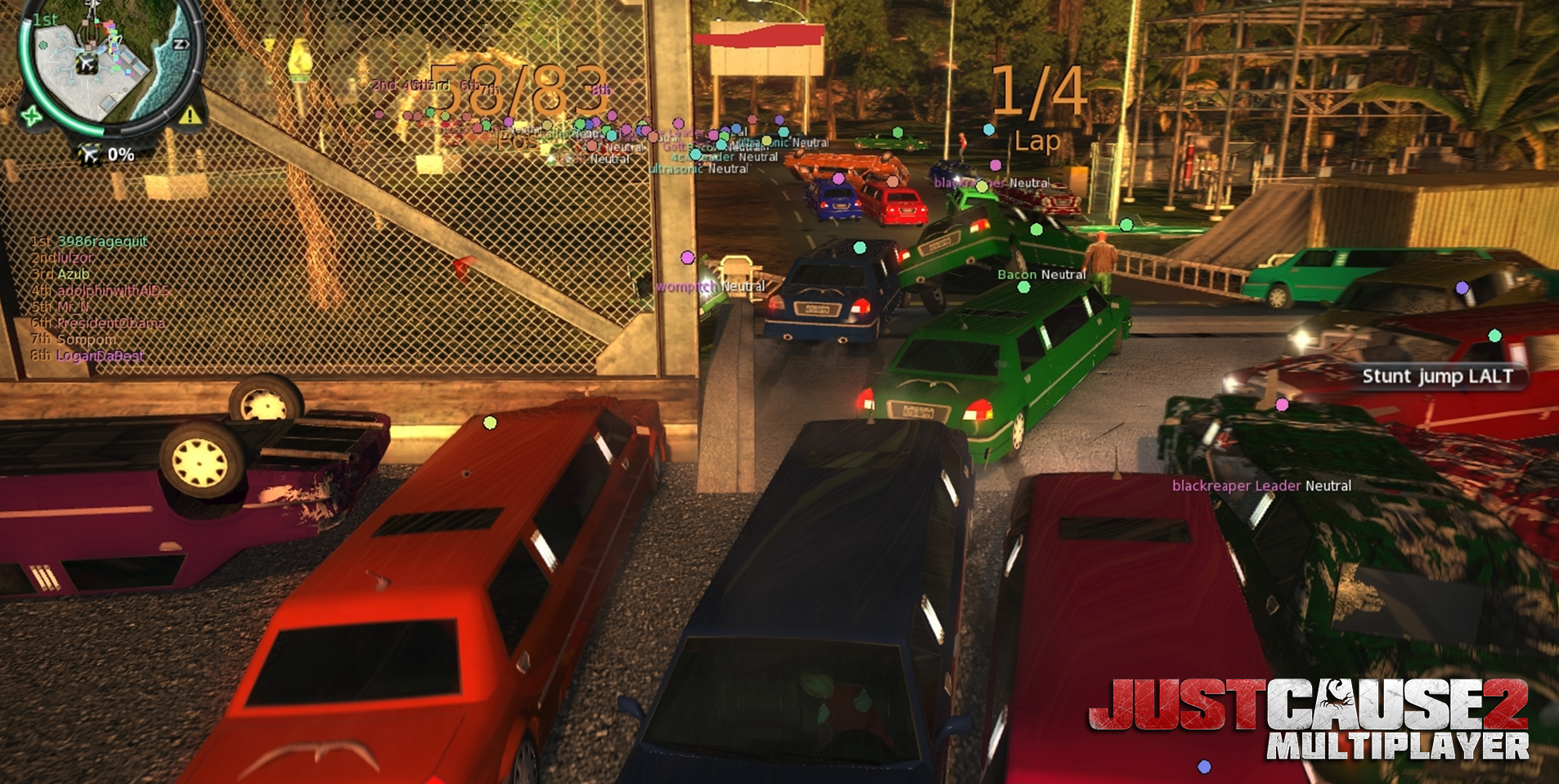
Task: Expand the leaderboard entry for 8th LoganDaBest
Action: pos(86,356)
